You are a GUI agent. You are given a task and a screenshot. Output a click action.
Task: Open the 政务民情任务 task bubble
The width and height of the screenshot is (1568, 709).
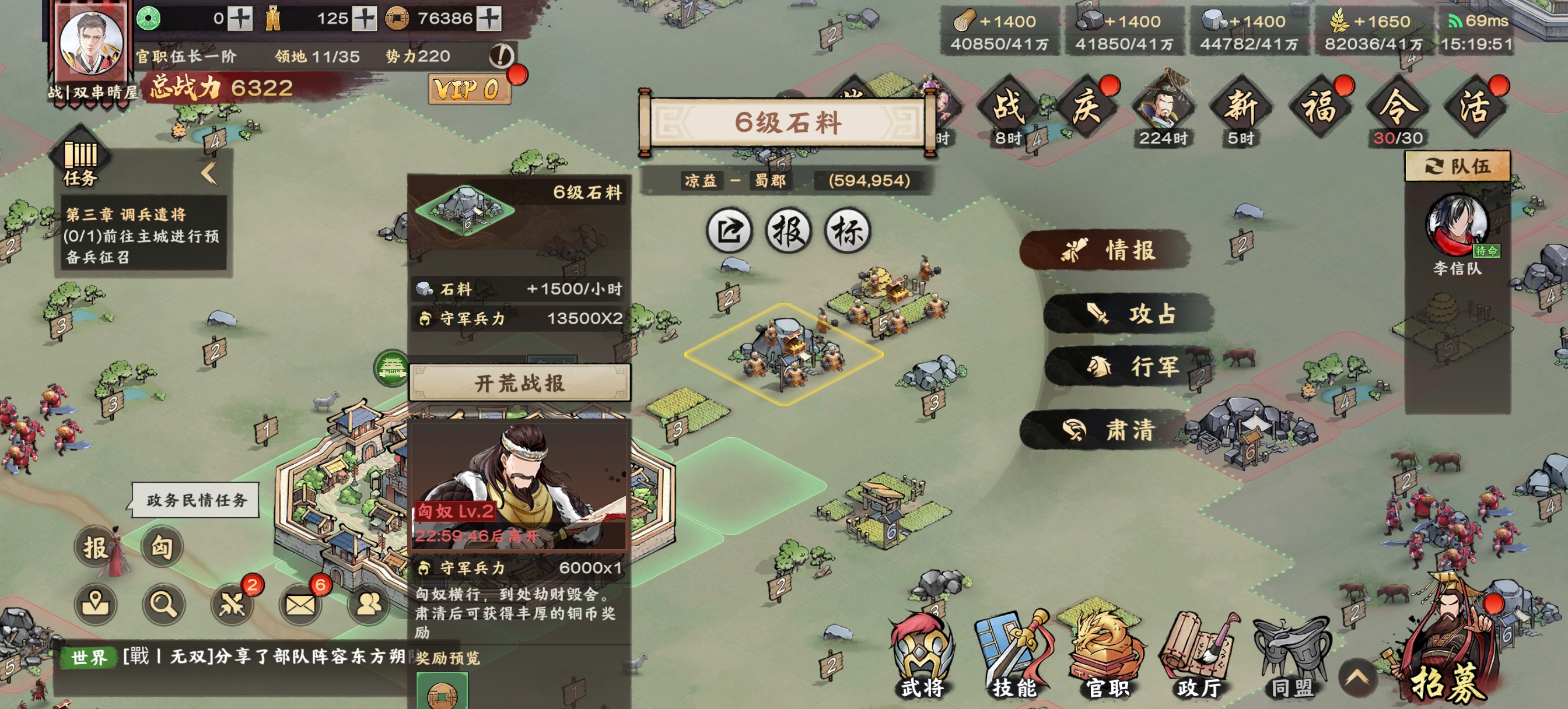coord(196,500)
